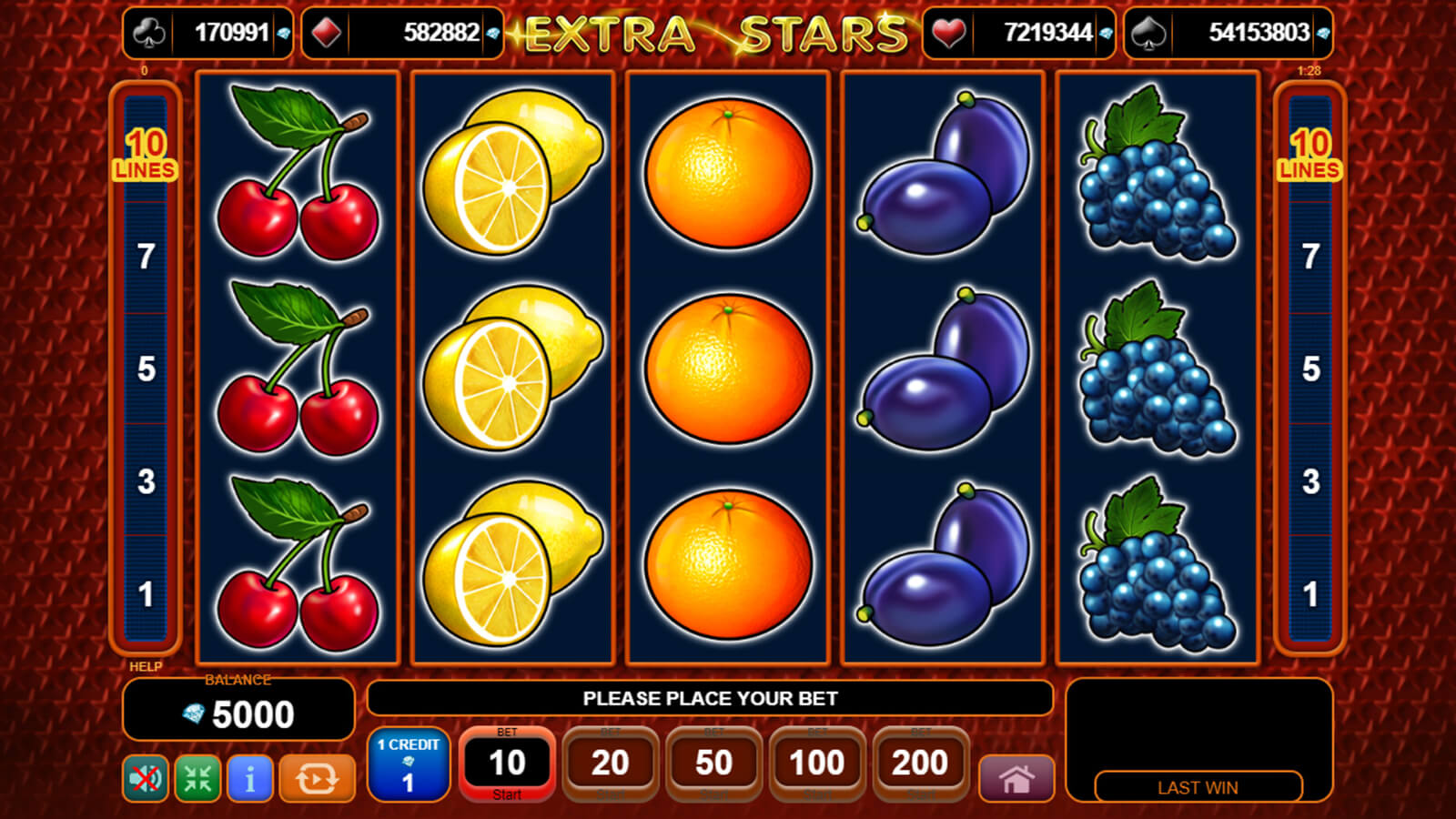Choose the 20 bet button
Screen dimensions: 1456x819
click(610, 763)
